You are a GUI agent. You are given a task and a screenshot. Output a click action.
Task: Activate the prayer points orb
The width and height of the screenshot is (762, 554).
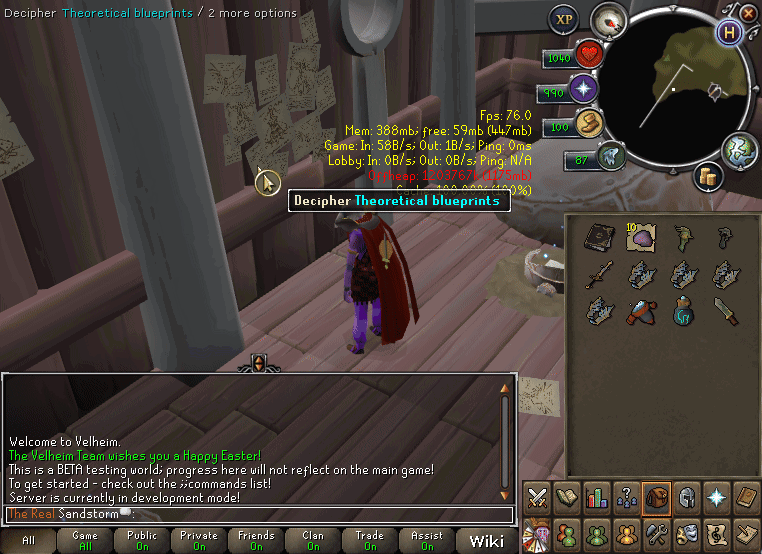point(584,91)
